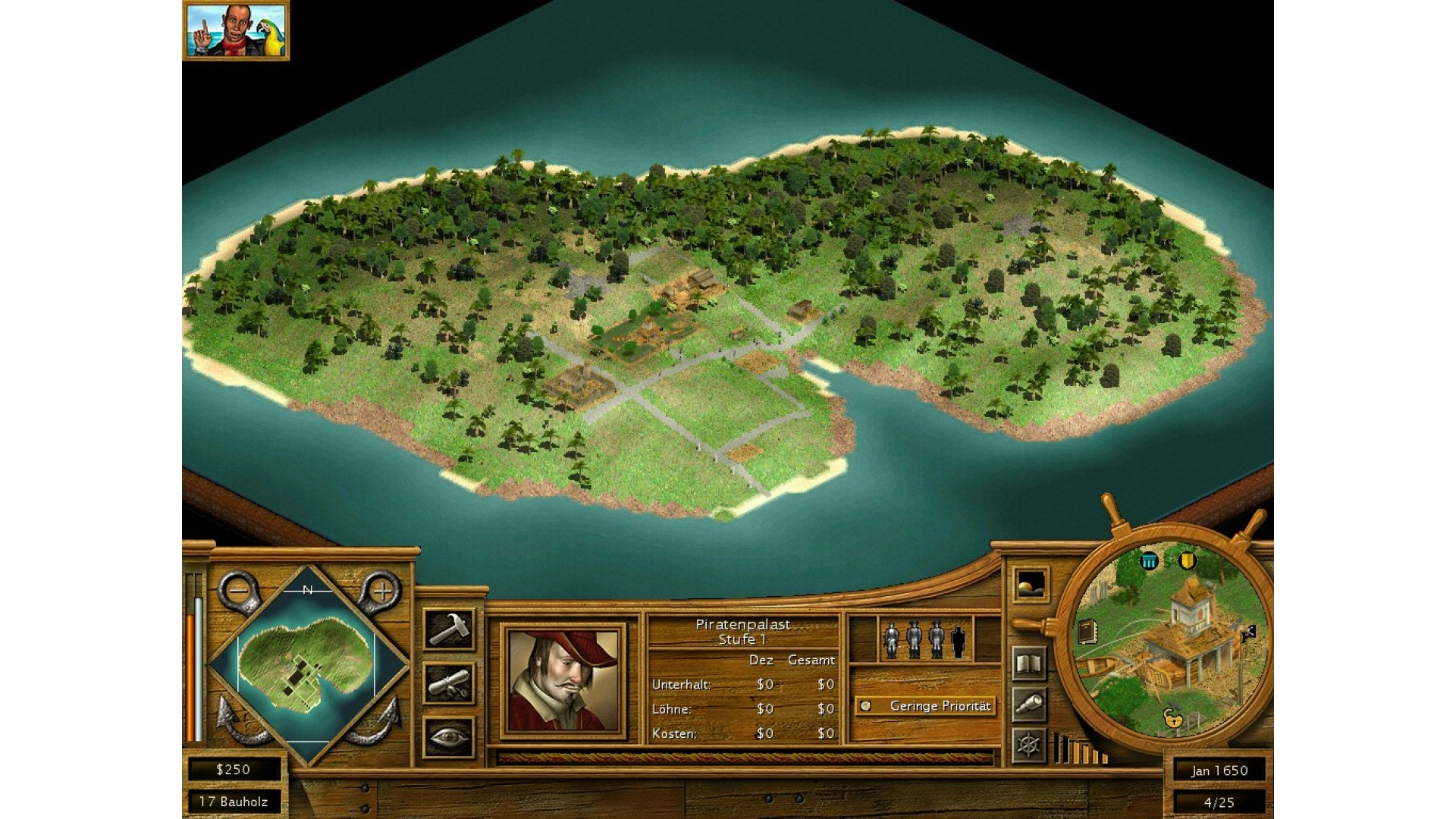Open the eye overlay view menu
The height and width of the screenshot is (819, 1456).
pyautogui.click(x=449, y=737)
